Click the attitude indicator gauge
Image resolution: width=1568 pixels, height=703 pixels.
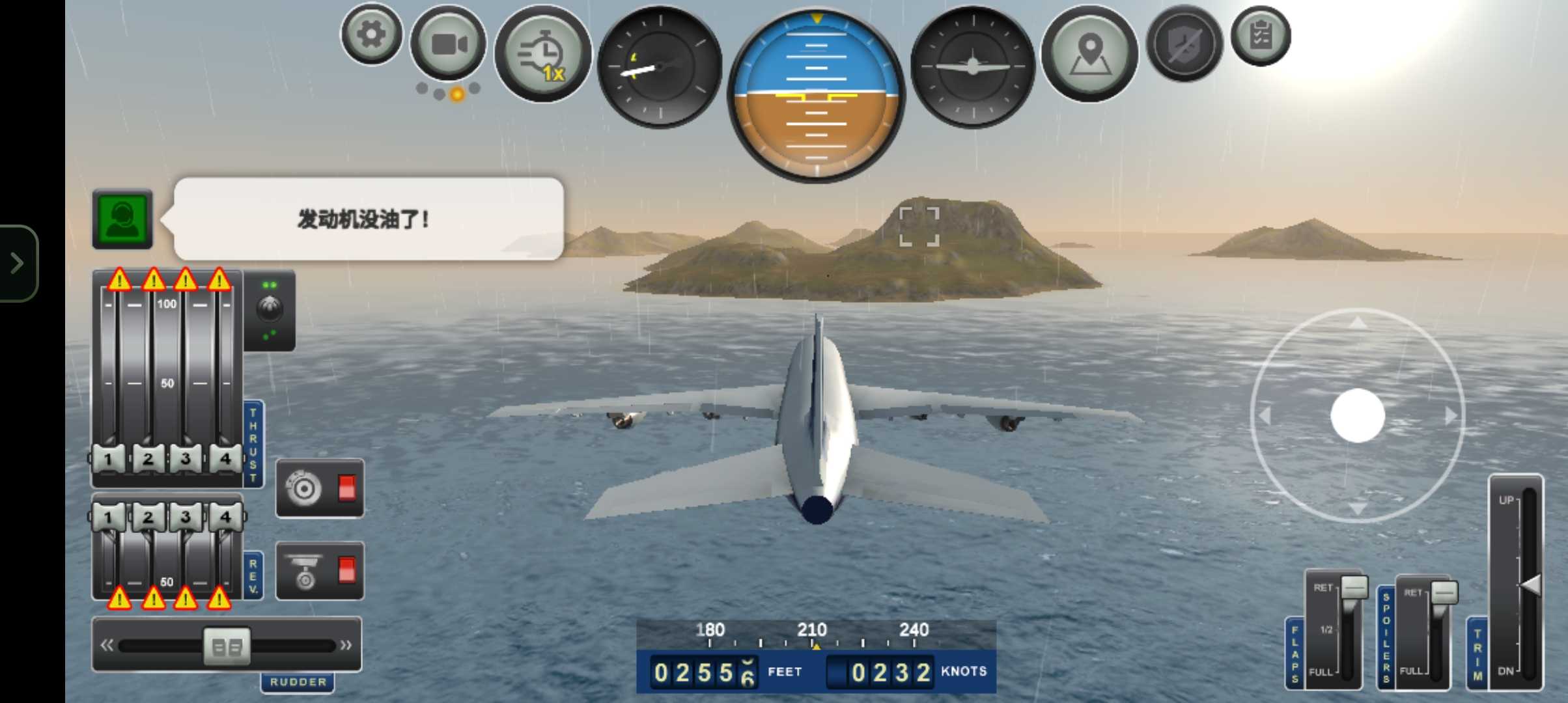click(x=816, y=95)
